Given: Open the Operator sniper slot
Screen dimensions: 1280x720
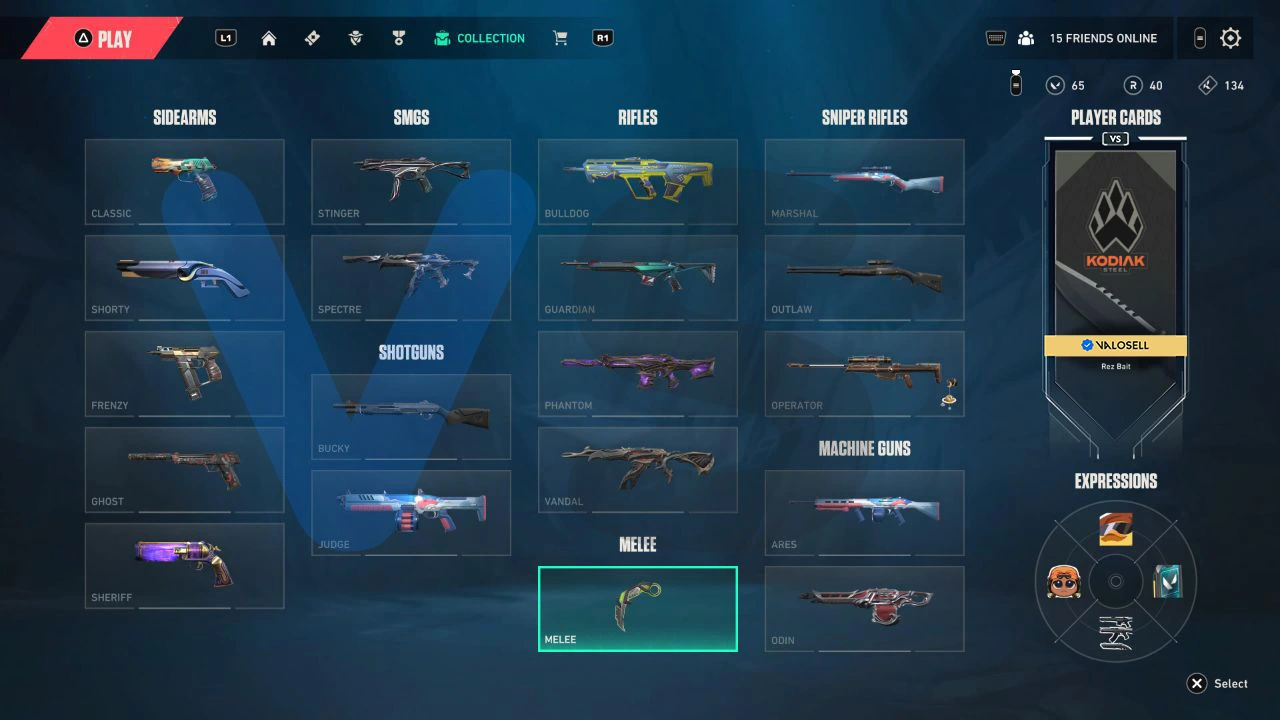Looking at the screenshot, I should click(864, 373).
